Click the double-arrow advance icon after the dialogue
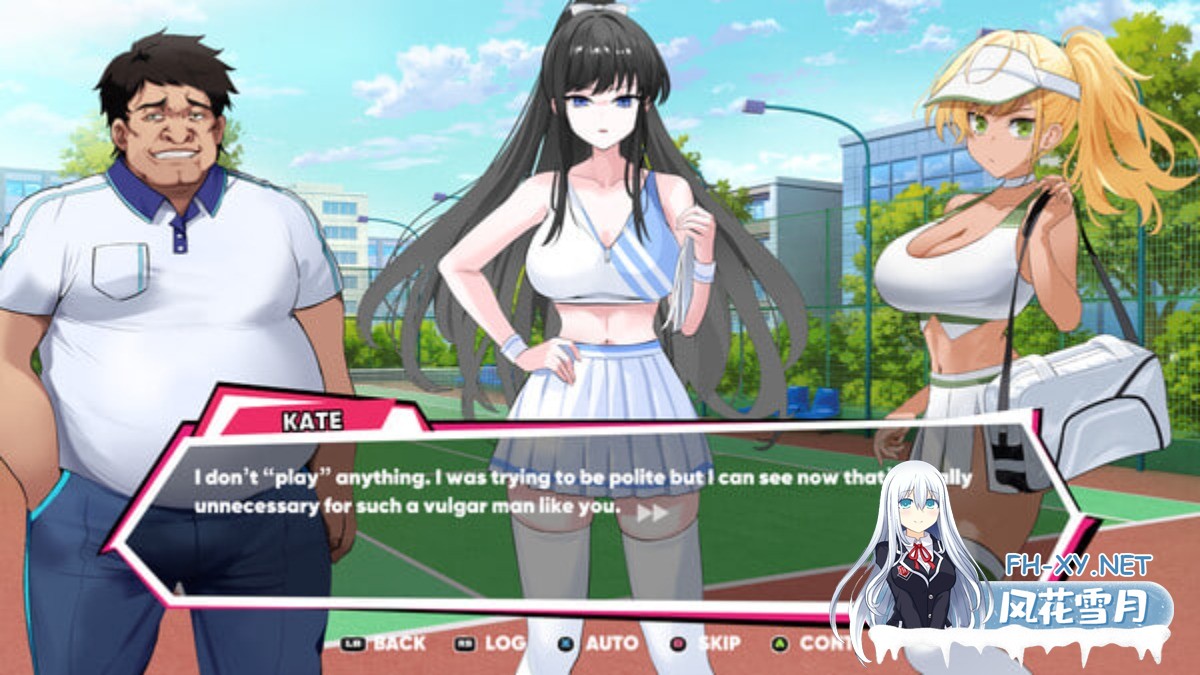The height and width of the screenshot is (675, 1200). pos(652,512)
